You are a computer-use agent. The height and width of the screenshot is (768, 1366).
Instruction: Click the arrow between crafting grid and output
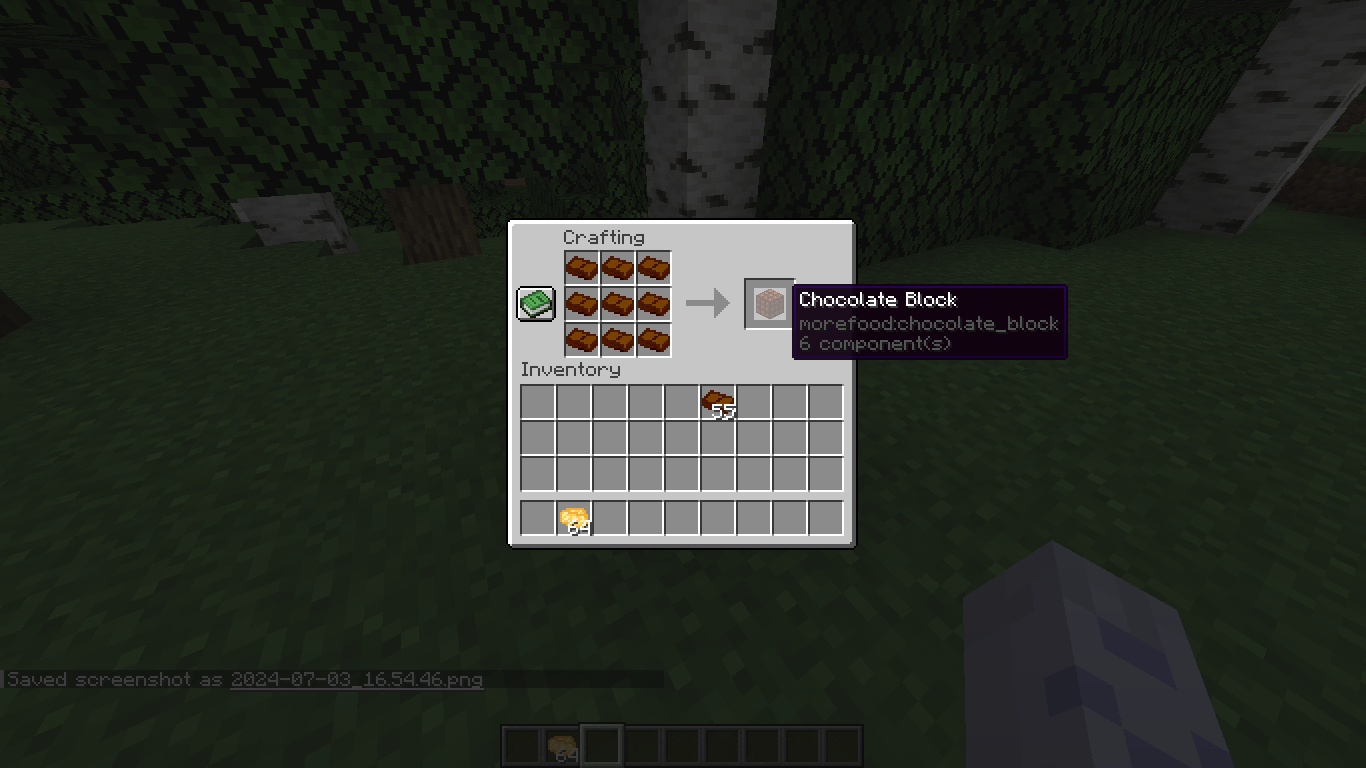click(x=709, y=303)
